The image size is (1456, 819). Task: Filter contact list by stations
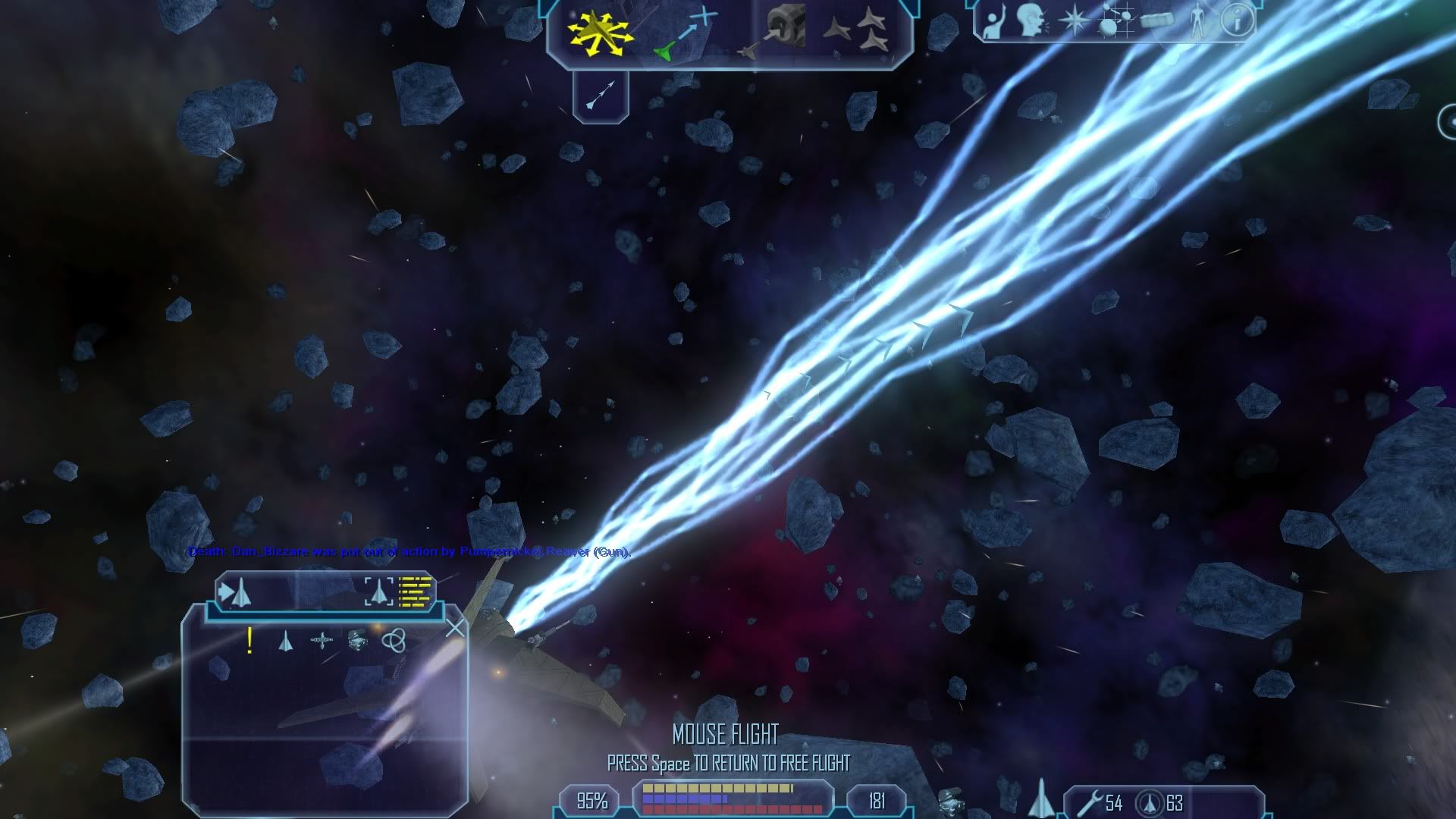click(322, 642)
